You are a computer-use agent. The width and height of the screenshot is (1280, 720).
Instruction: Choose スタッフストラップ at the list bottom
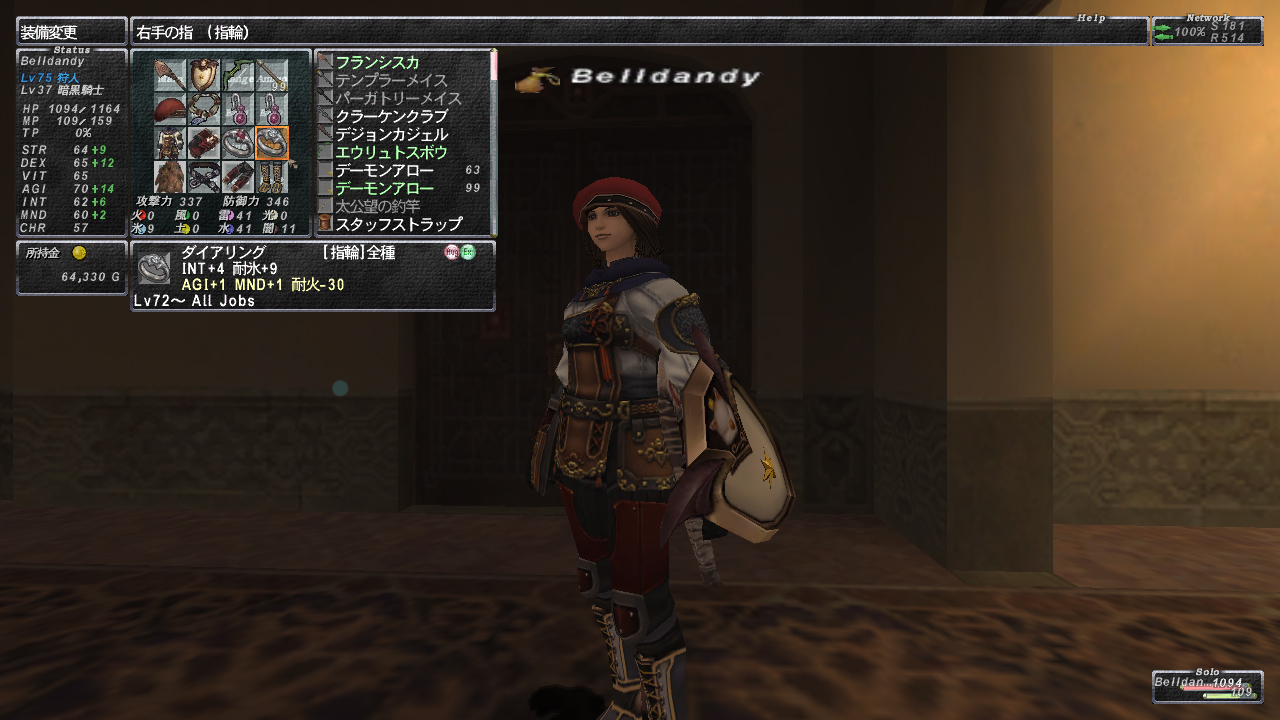pyautogui.click(x=398, y=224)
